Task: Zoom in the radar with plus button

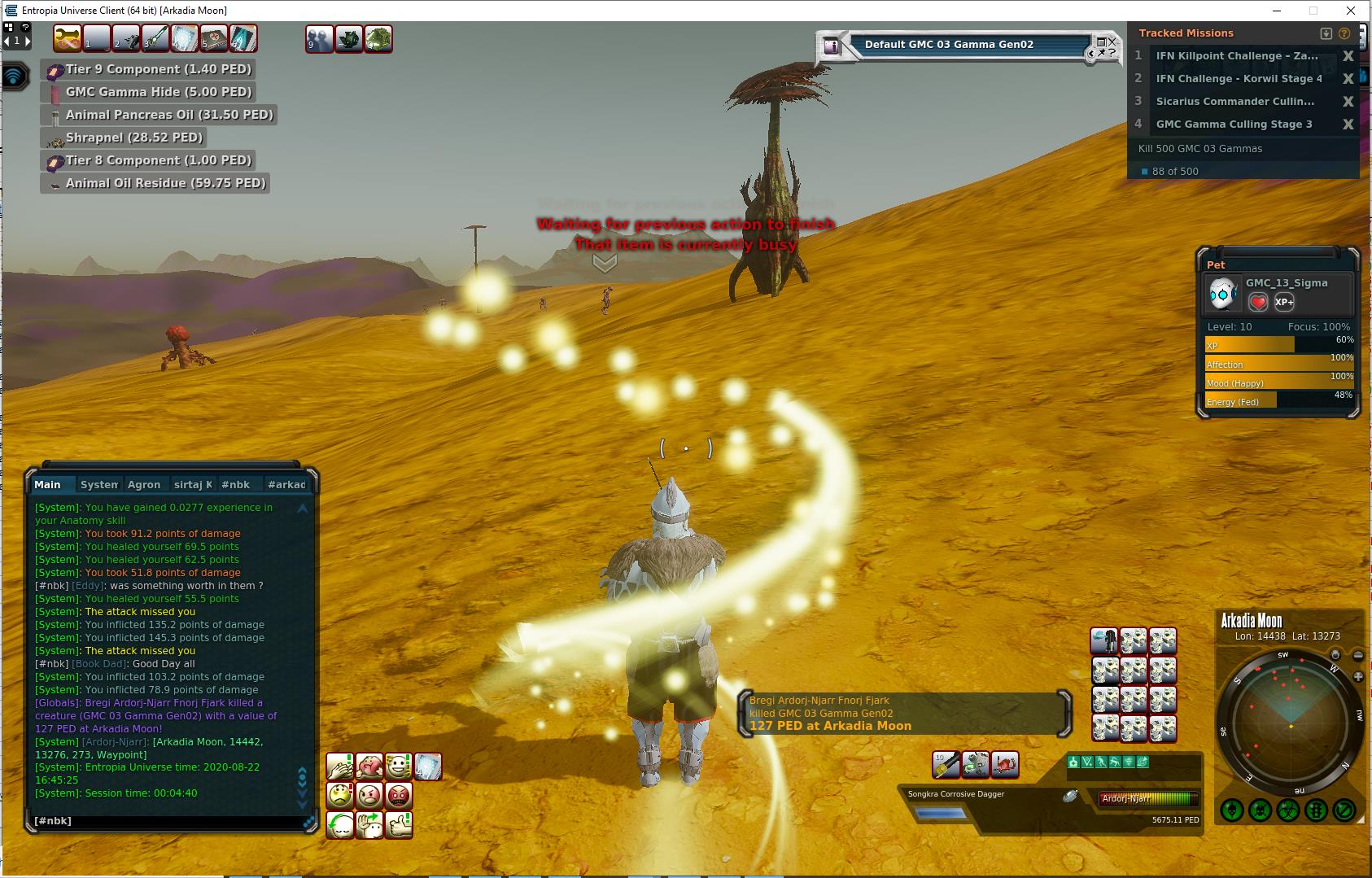Action: pos(1358,676)
